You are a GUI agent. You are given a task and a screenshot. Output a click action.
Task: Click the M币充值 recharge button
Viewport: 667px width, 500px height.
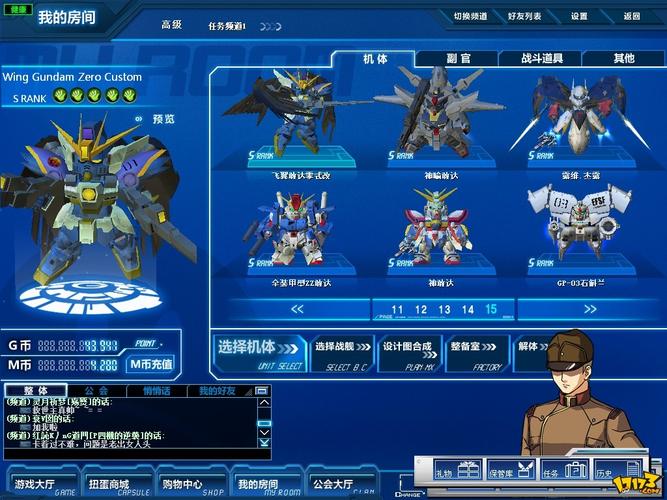[x=151, y=365]
